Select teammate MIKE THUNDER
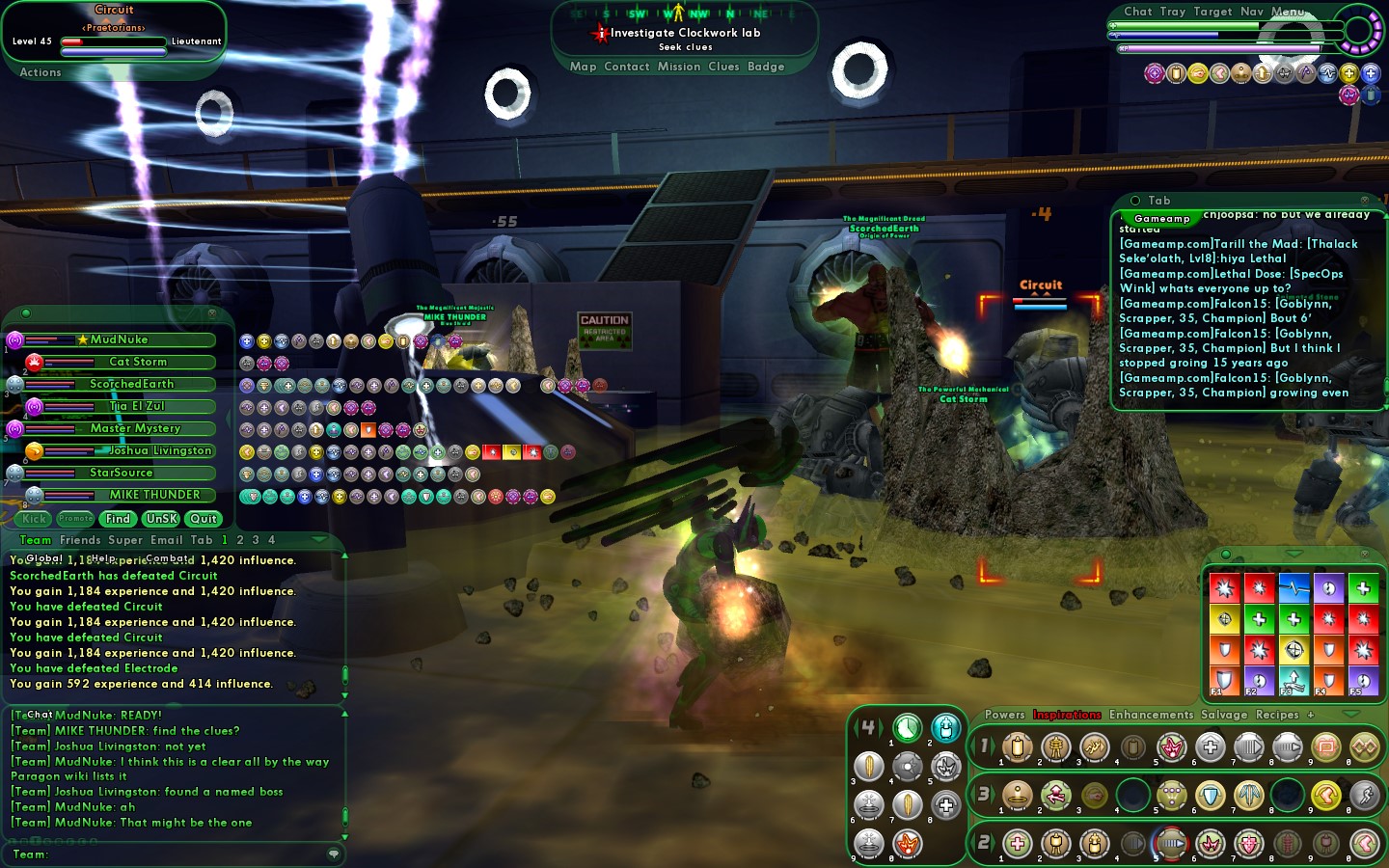 point(154,495)
